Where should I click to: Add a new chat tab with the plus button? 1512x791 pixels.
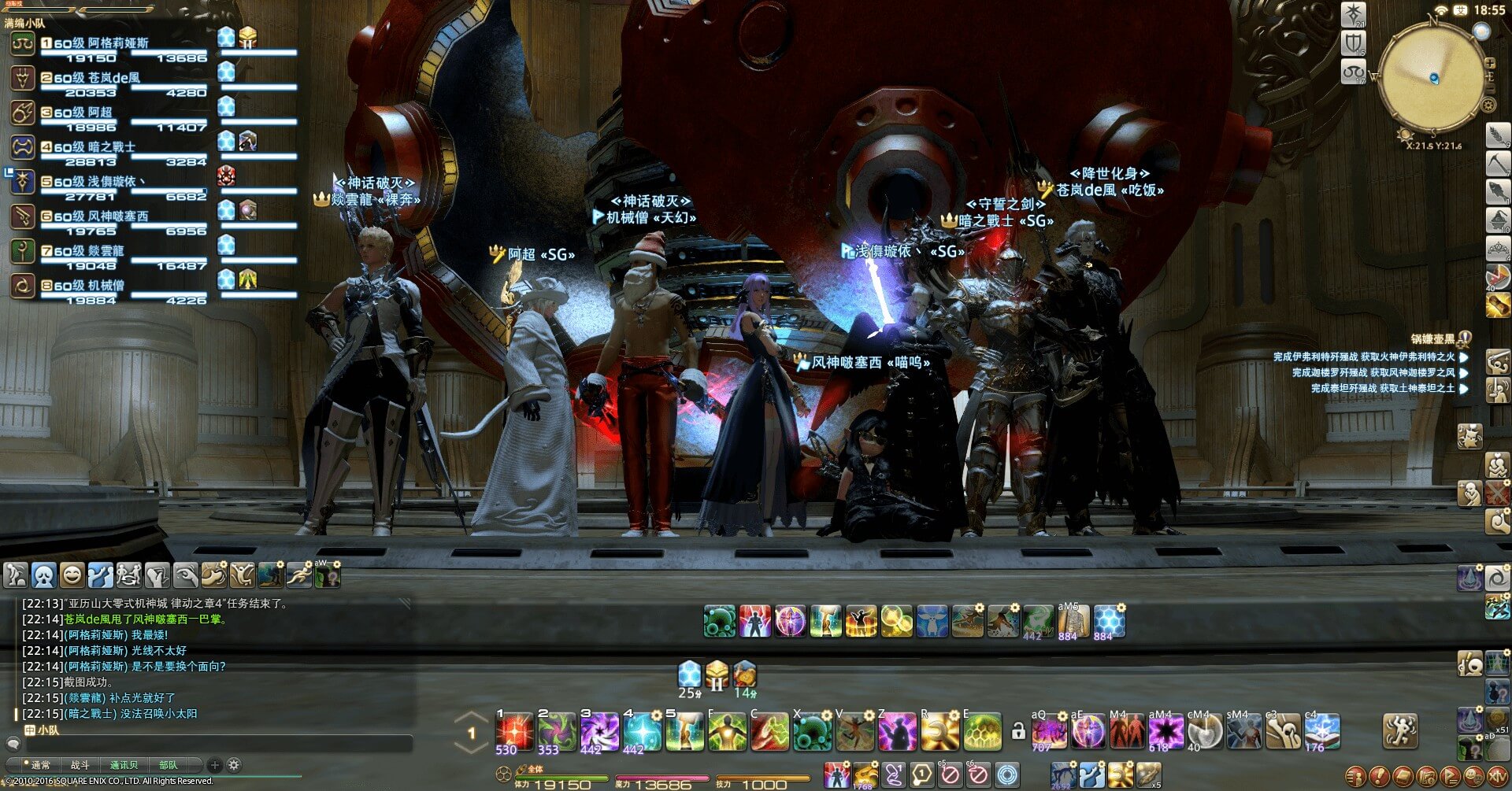[214, 765]
